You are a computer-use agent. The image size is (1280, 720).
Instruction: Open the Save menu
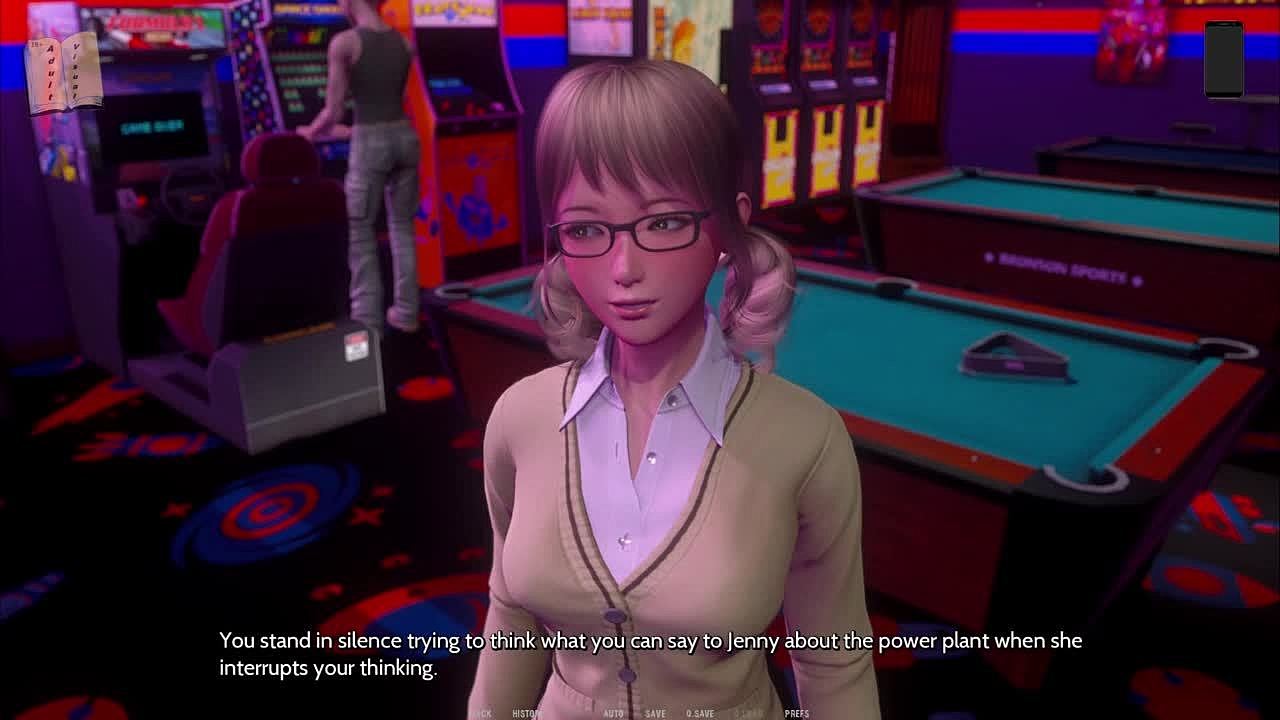point(655,714)
